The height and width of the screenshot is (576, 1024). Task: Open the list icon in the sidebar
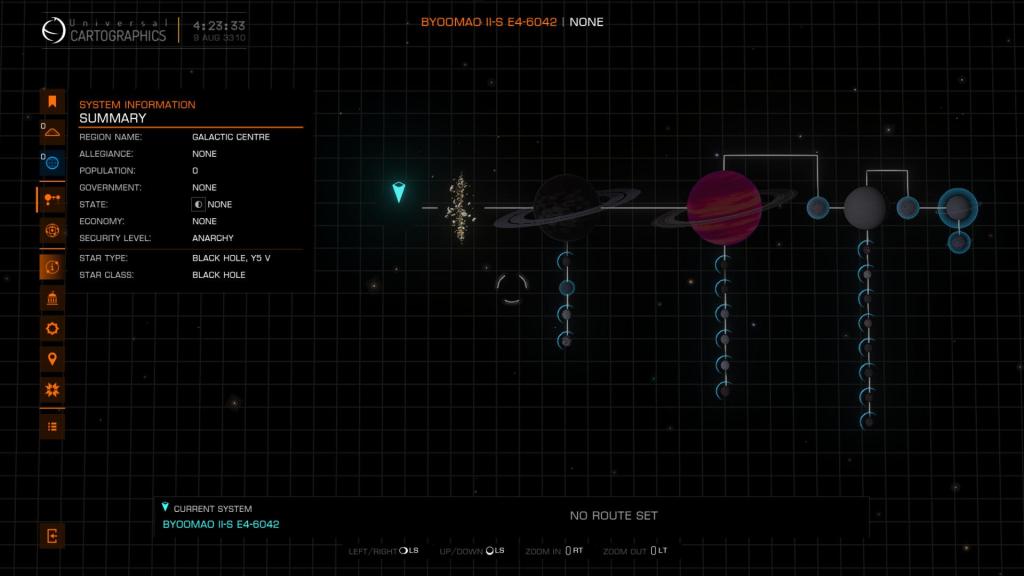pos(52,426)
